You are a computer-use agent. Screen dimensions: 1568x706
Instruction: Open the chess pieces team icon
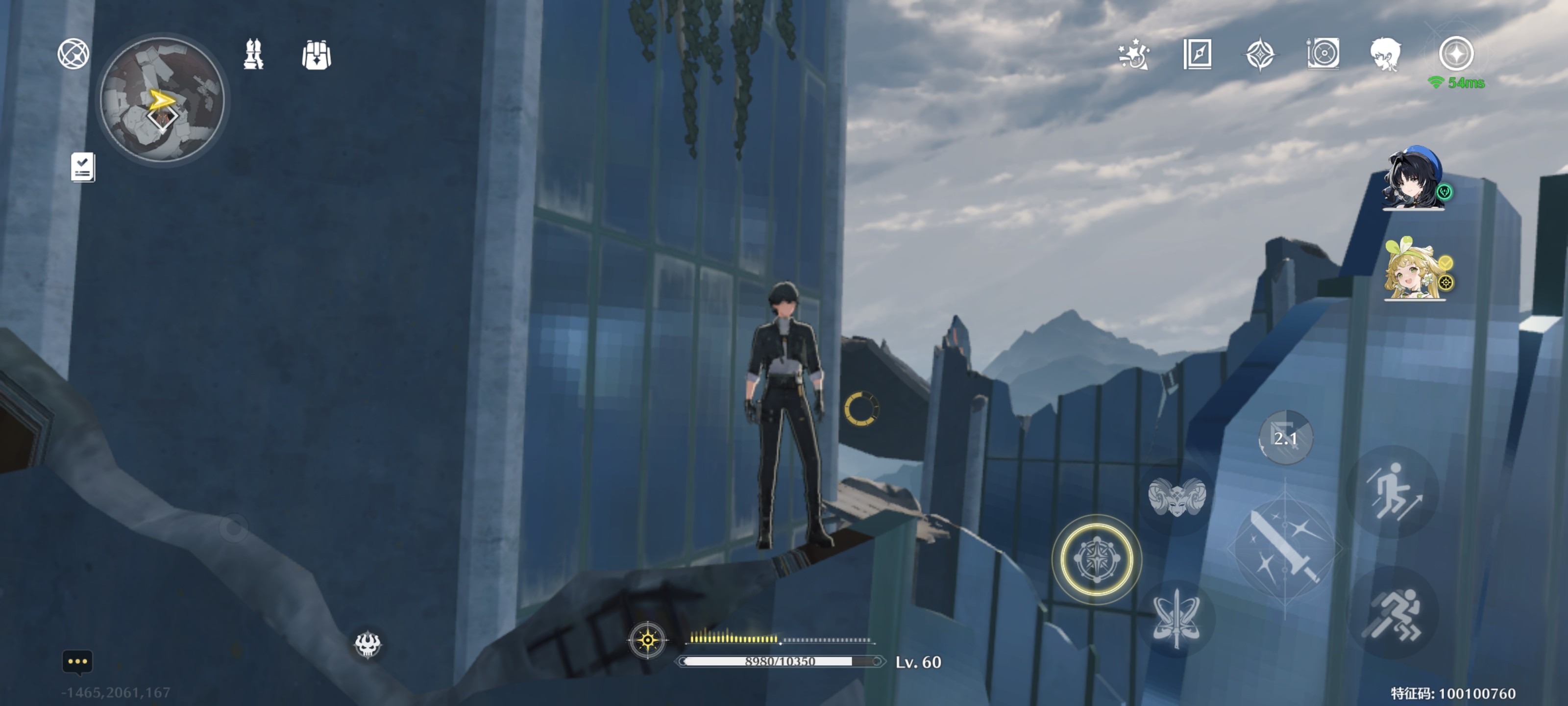pos(253,54)
